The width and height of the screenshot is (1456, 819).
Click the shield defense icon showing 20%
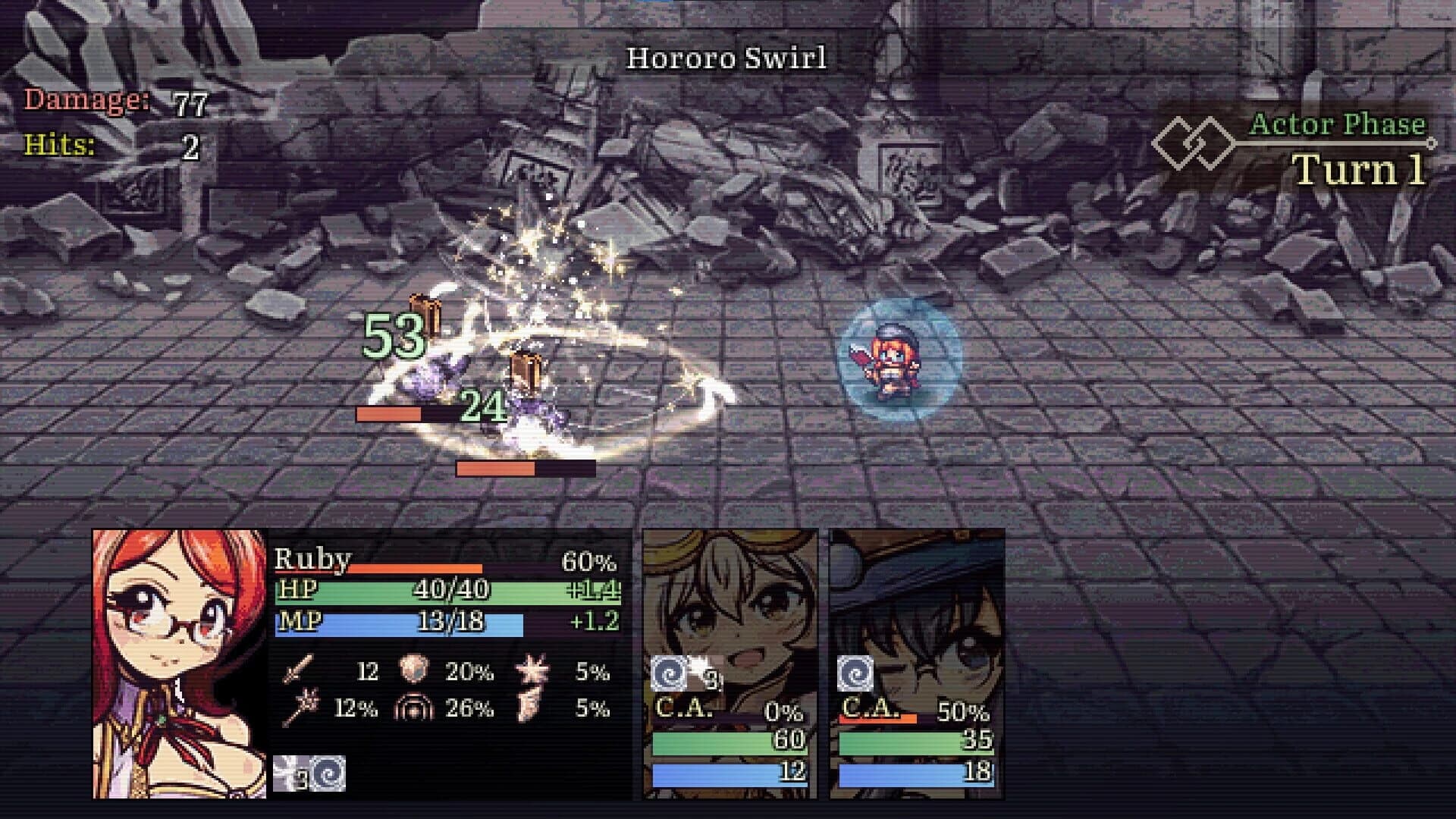point(413,670)
